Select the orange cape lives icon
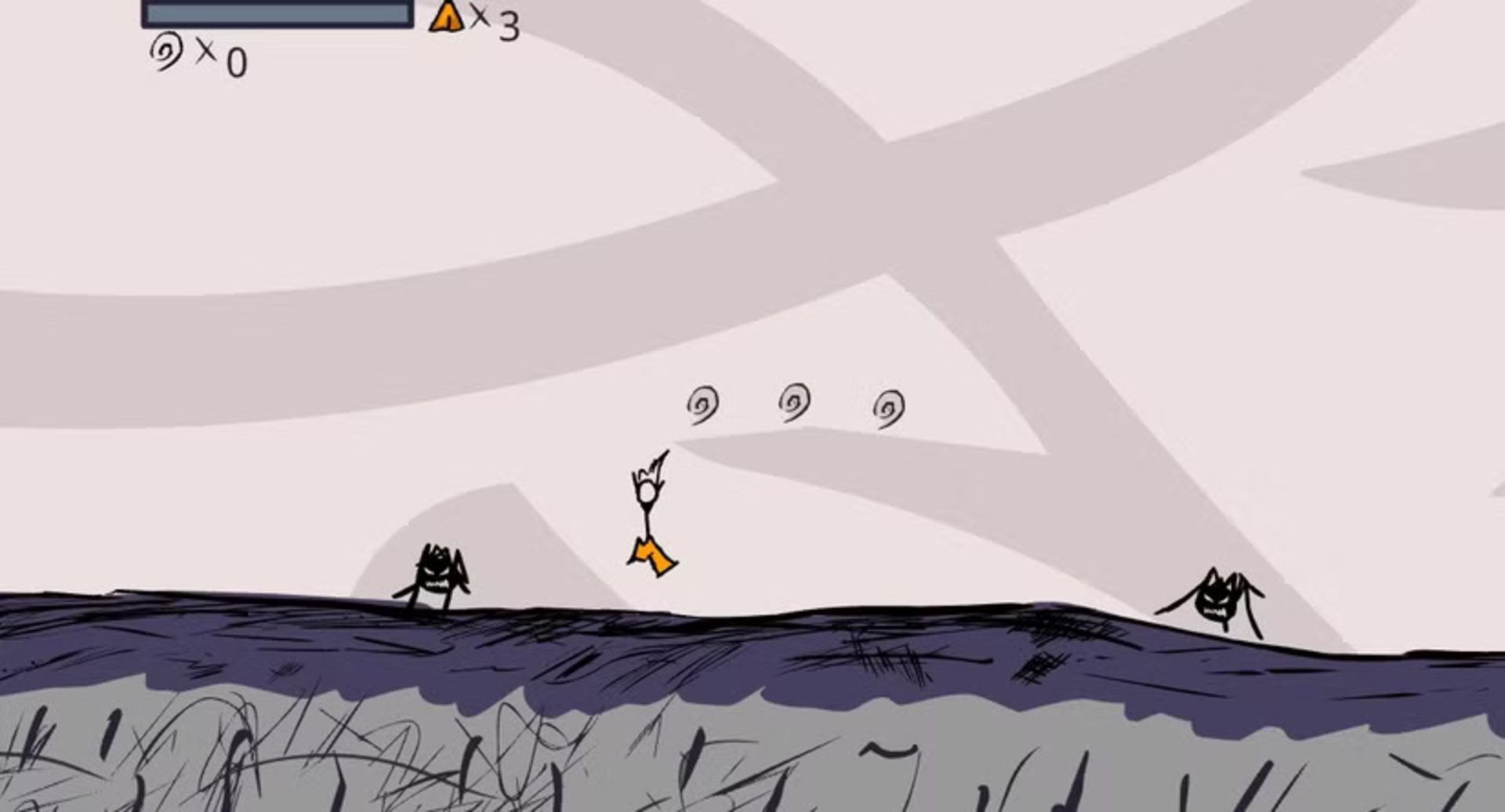1505x812 pixels. click(447, 16)
